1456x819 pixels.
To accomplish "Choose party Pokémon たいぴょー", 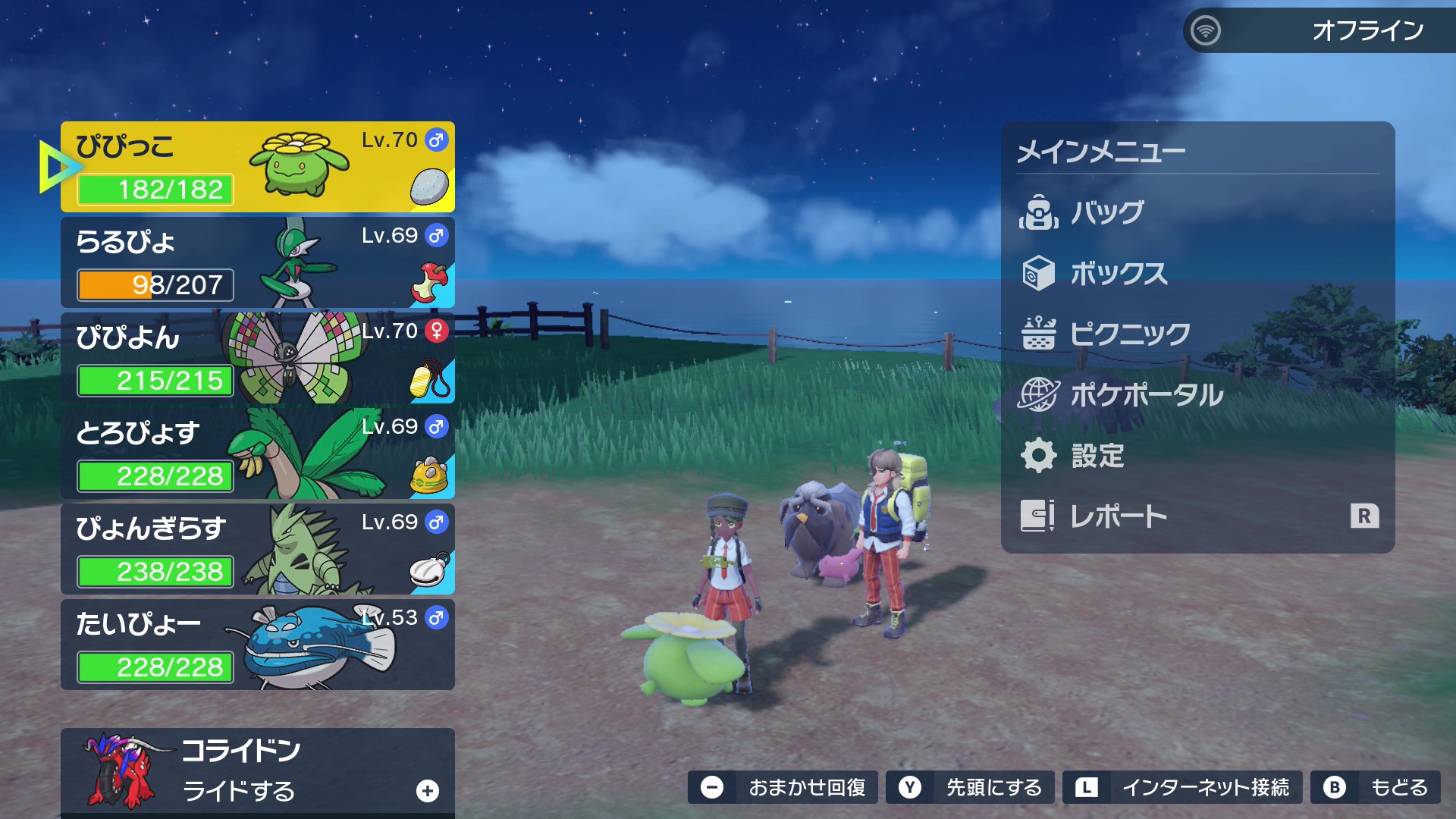I will tap(258, 645).
